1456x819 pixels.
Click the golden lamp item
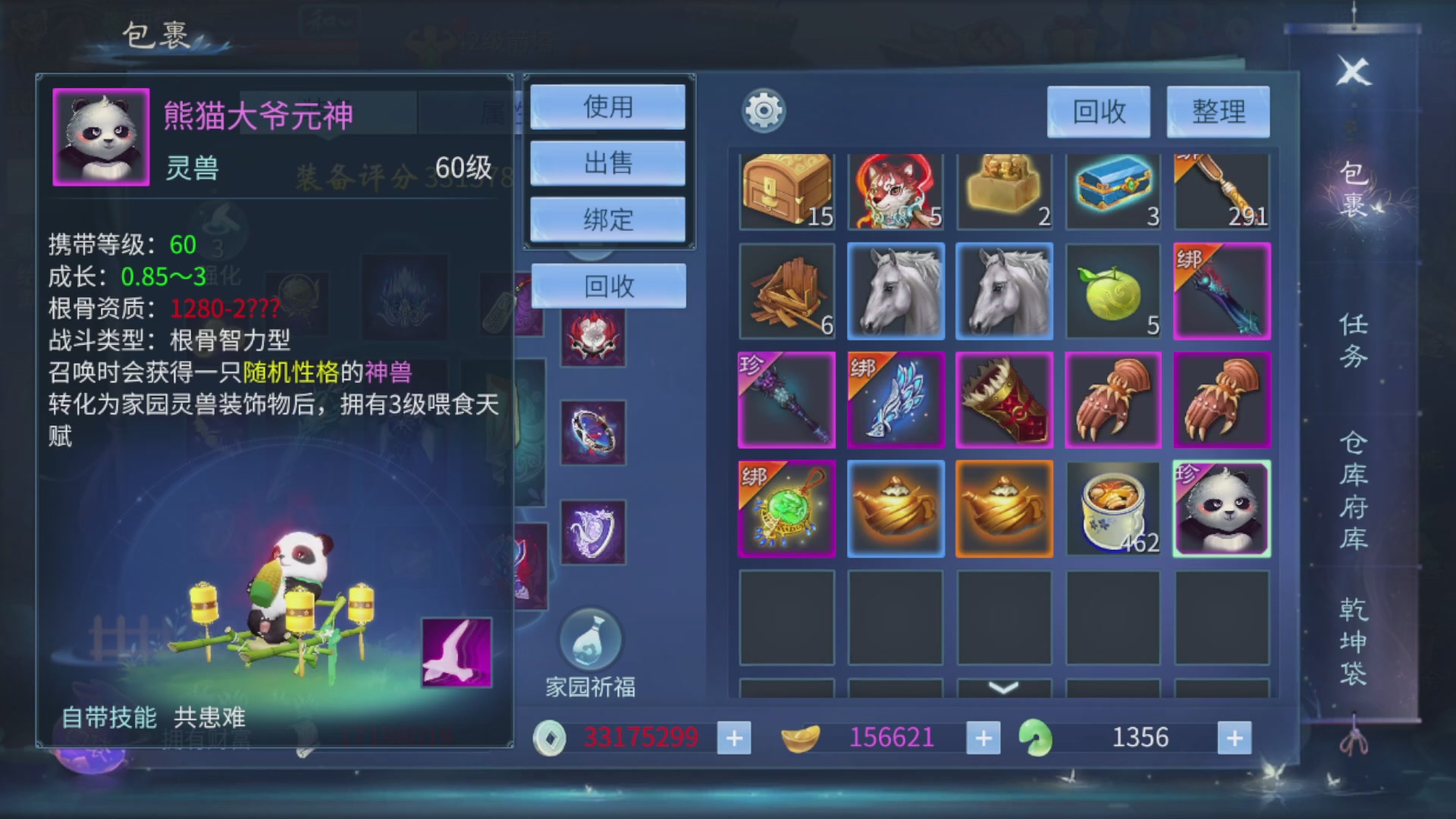click(x=896, y=509)
